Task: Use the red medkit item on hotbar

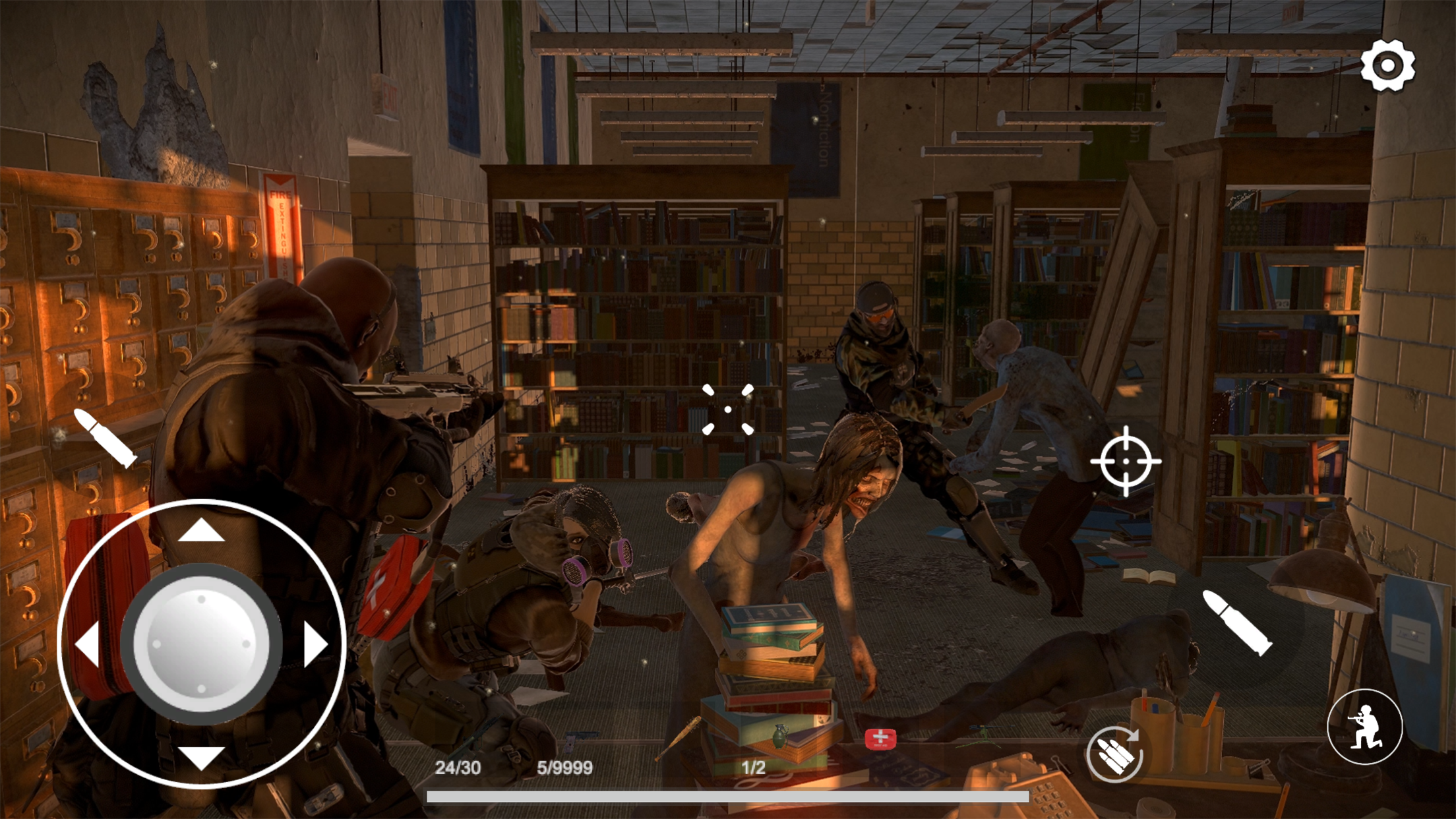Action: pyautogui.click(x=881, y=739)
